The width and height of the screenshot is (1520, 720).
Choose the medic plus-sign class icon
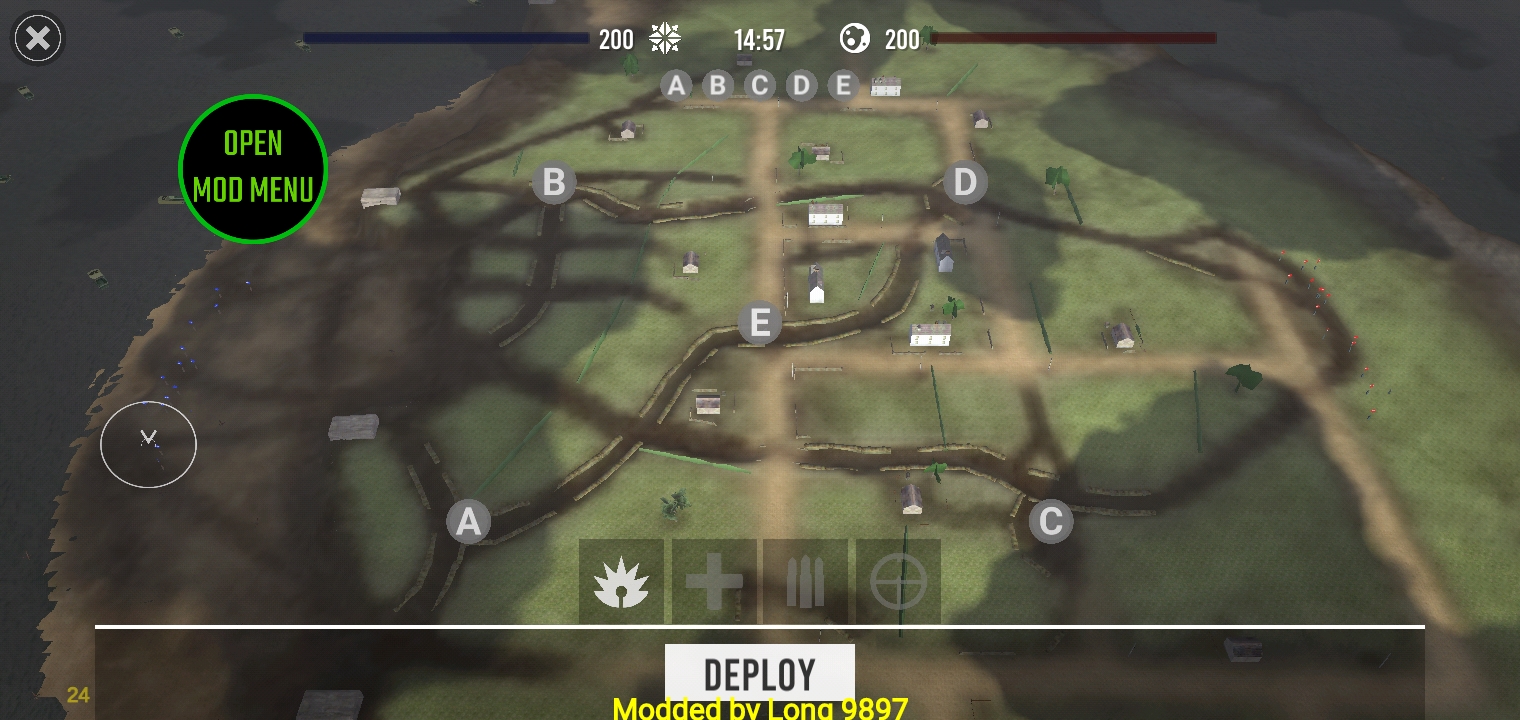[714, 582]
